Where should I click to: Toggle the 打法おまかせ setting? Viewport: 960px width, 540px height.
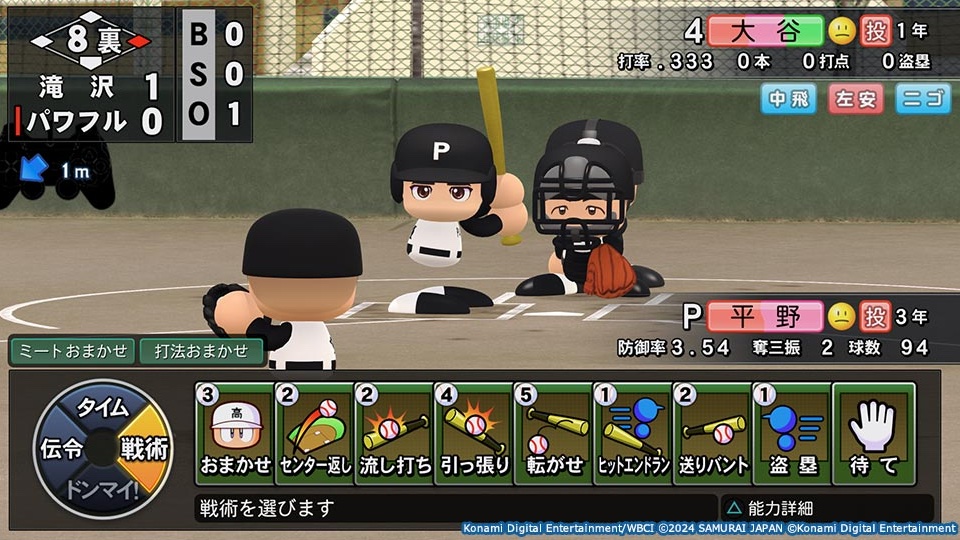[x=201, y=351]
